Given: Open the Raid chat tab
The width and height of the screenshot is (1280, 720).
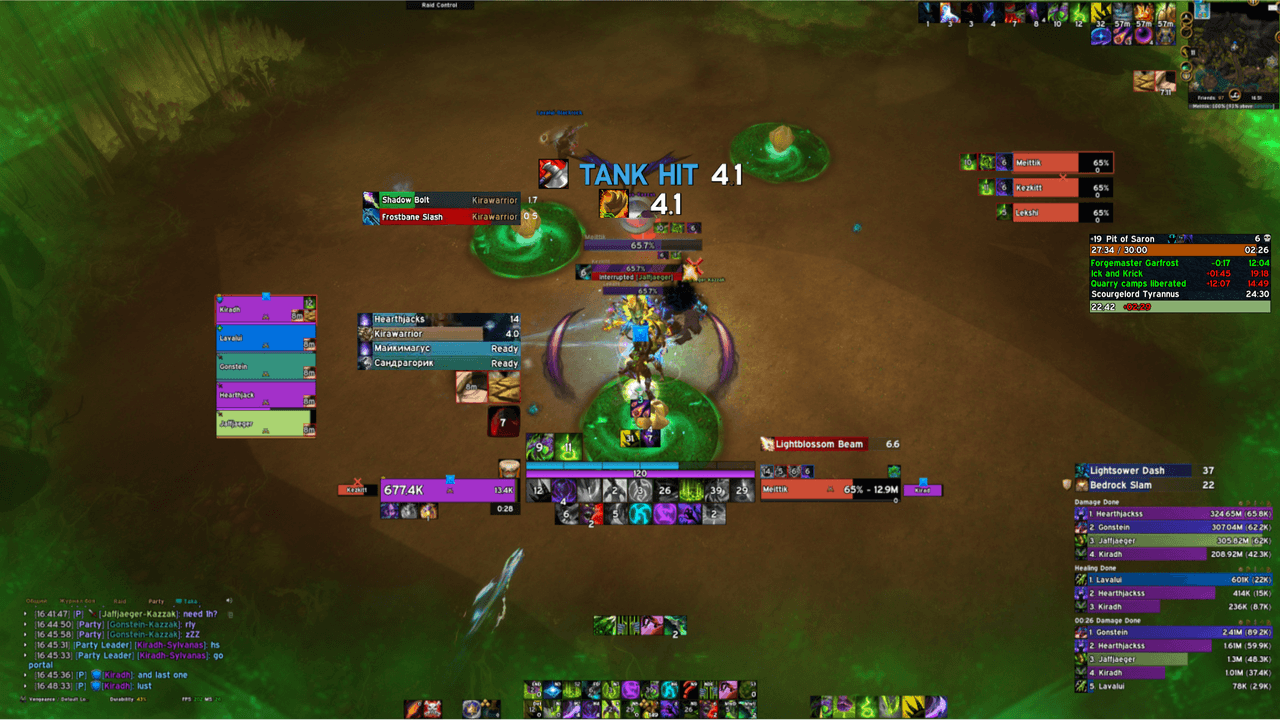Looking at the screenshot, I should (120, 601).
